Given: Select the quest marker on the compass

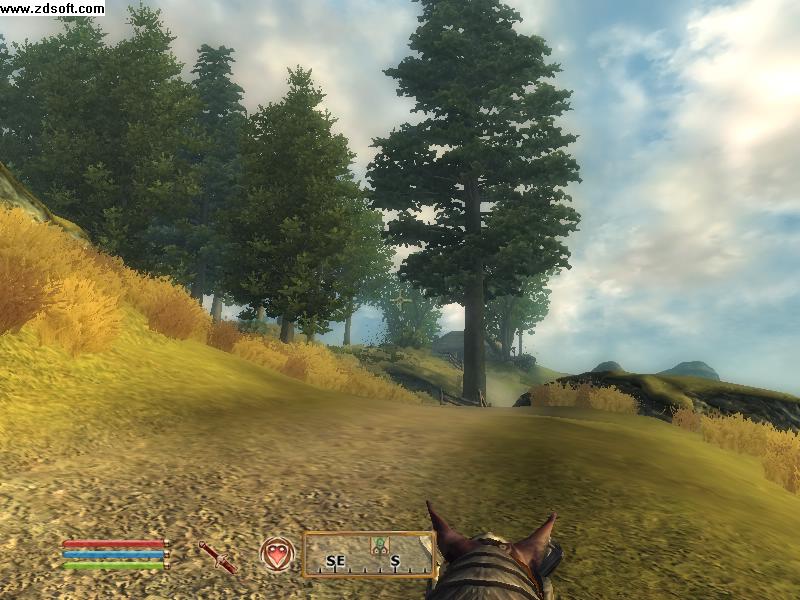Looking at the screenshot, I should 380,546.
